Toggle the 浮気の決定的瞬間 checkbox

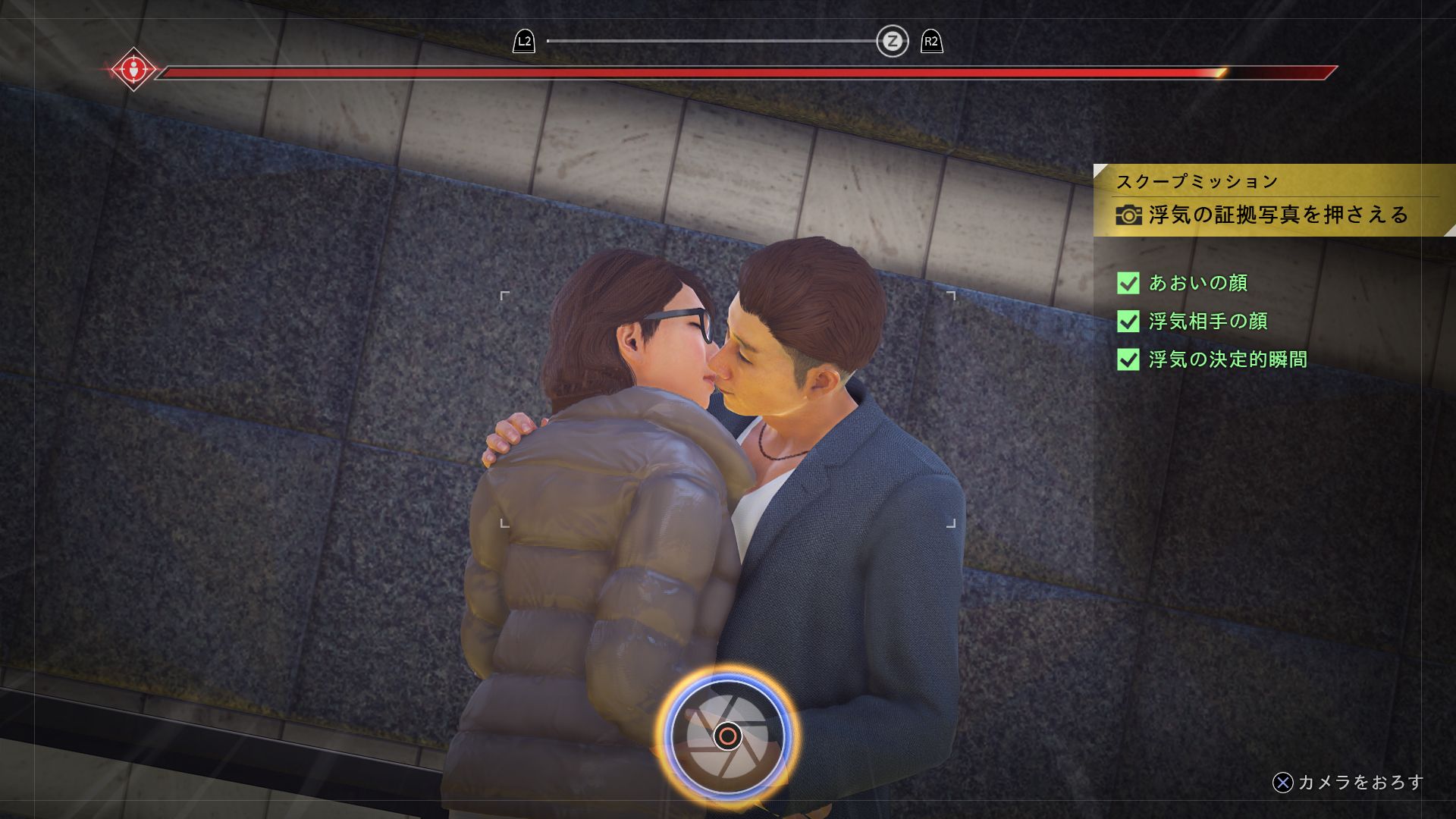coord(1128,360)
